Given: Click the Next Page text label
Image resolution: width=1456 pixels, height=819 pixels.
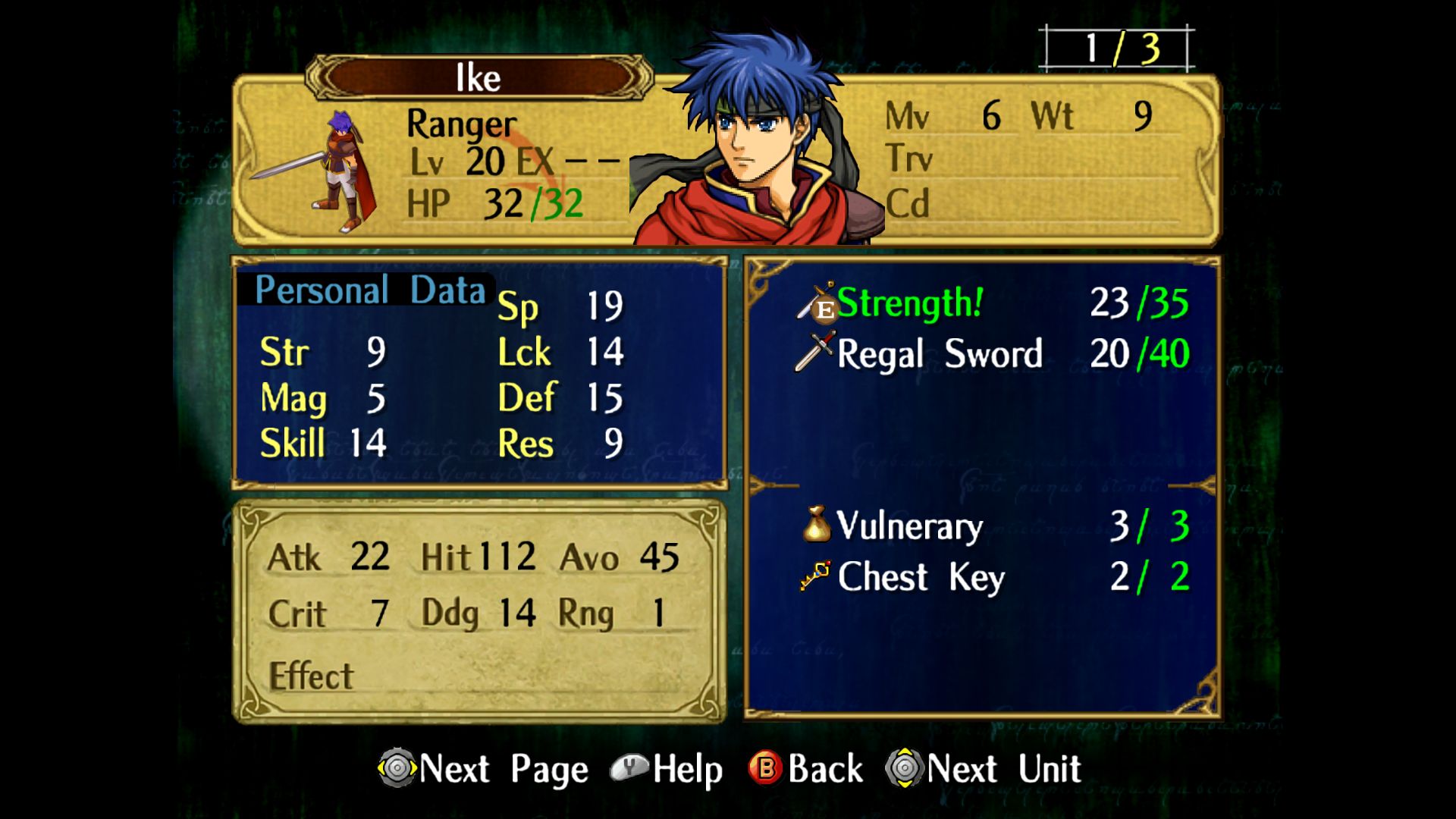Looking at the screenshot, I should [x=504, y=768].
